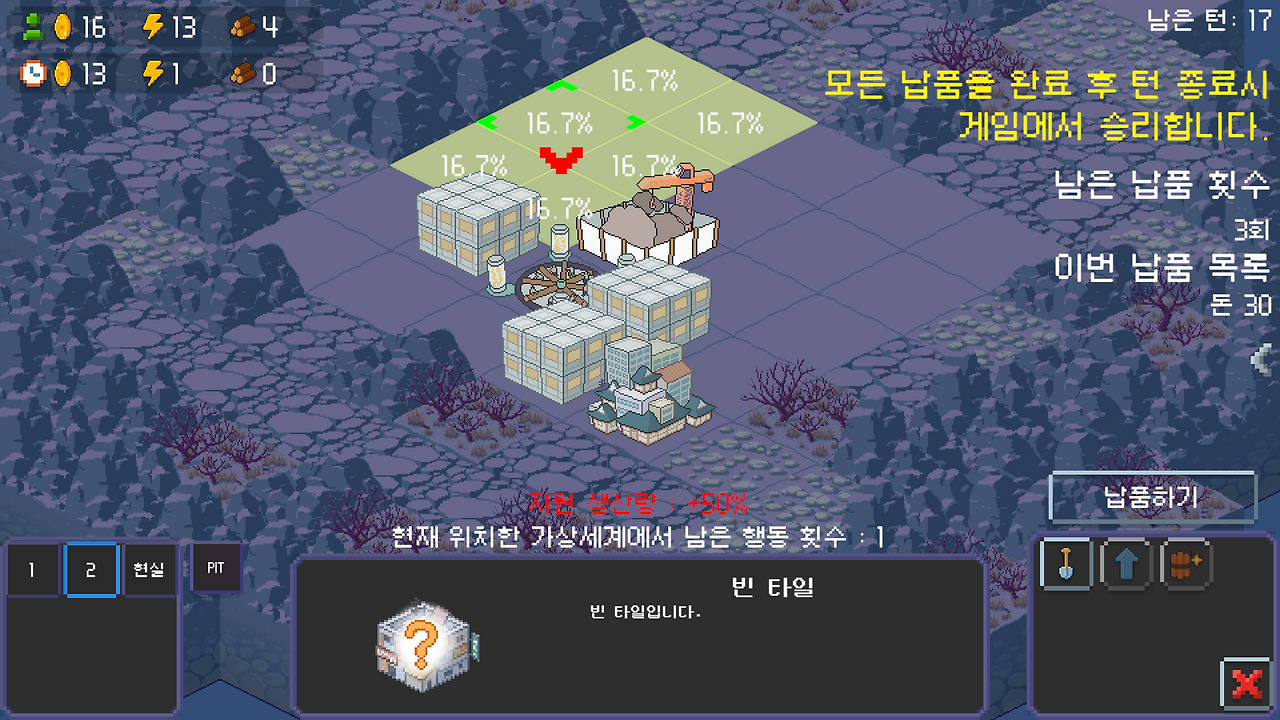Open the 현실 reality tab
Image resolution: width=1280 pixels, height=720 pixels.
pos(150,568)
